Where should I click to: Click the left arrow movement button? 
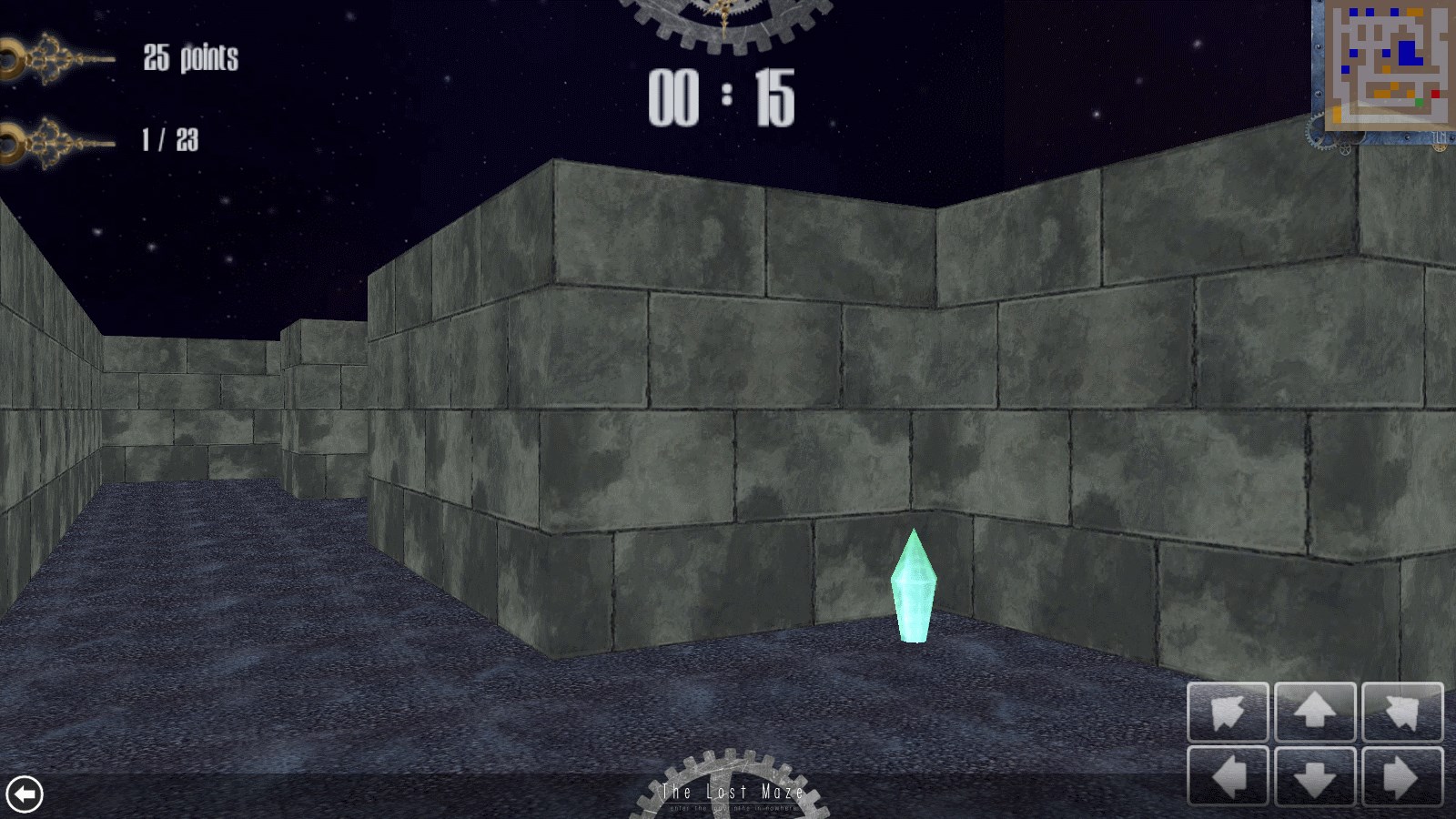[1228, 777]
